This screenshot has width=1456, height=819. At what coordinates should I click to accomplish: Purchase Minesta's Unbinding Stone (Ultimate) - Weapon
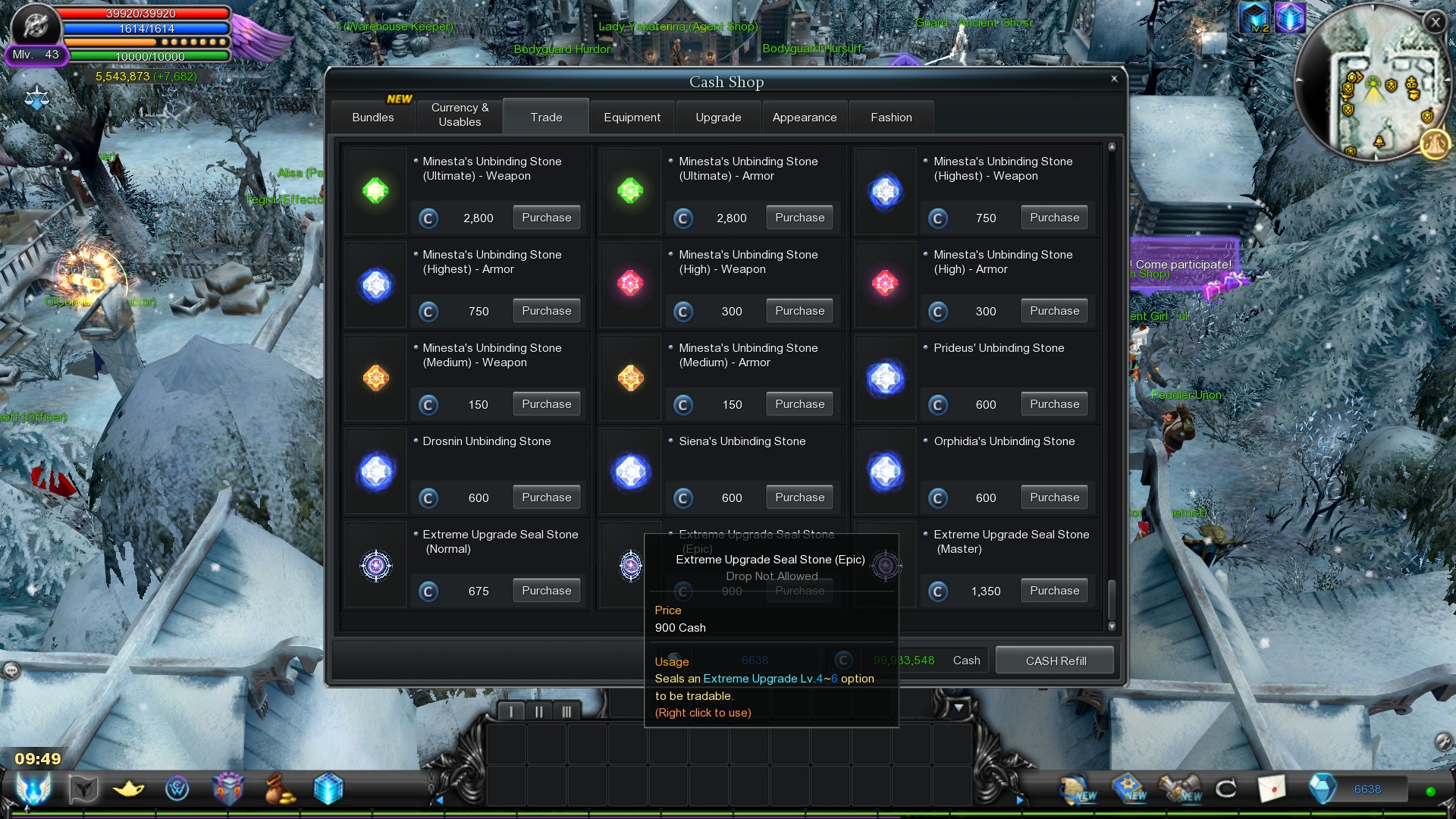(x=546, y=218)
